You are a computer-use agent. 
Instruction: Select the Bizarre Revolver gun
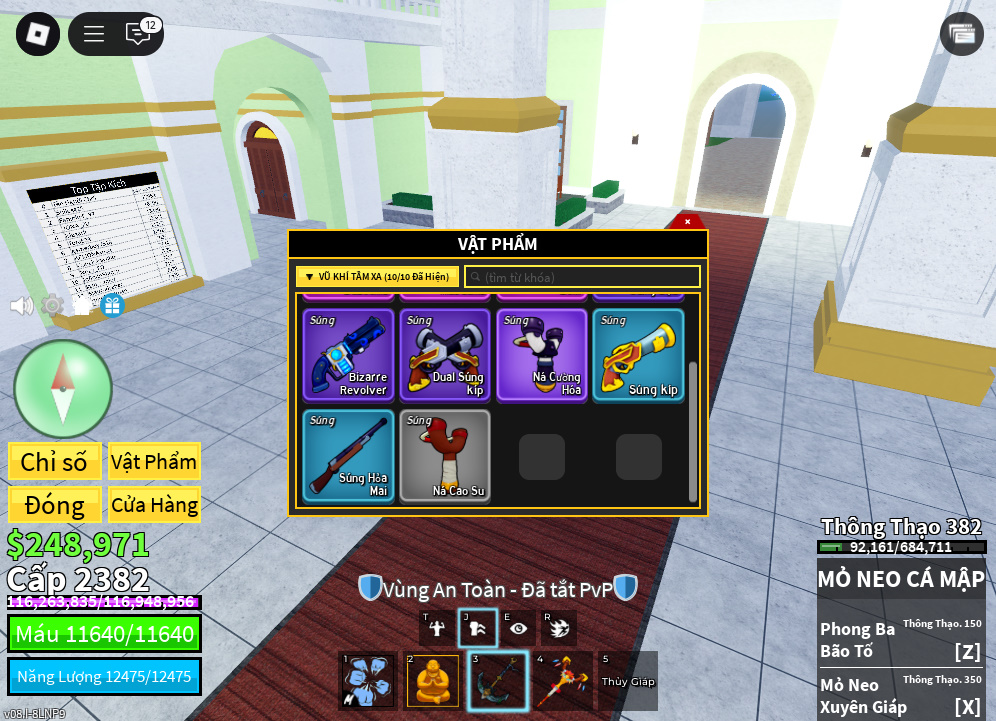[x=347, y=355]
